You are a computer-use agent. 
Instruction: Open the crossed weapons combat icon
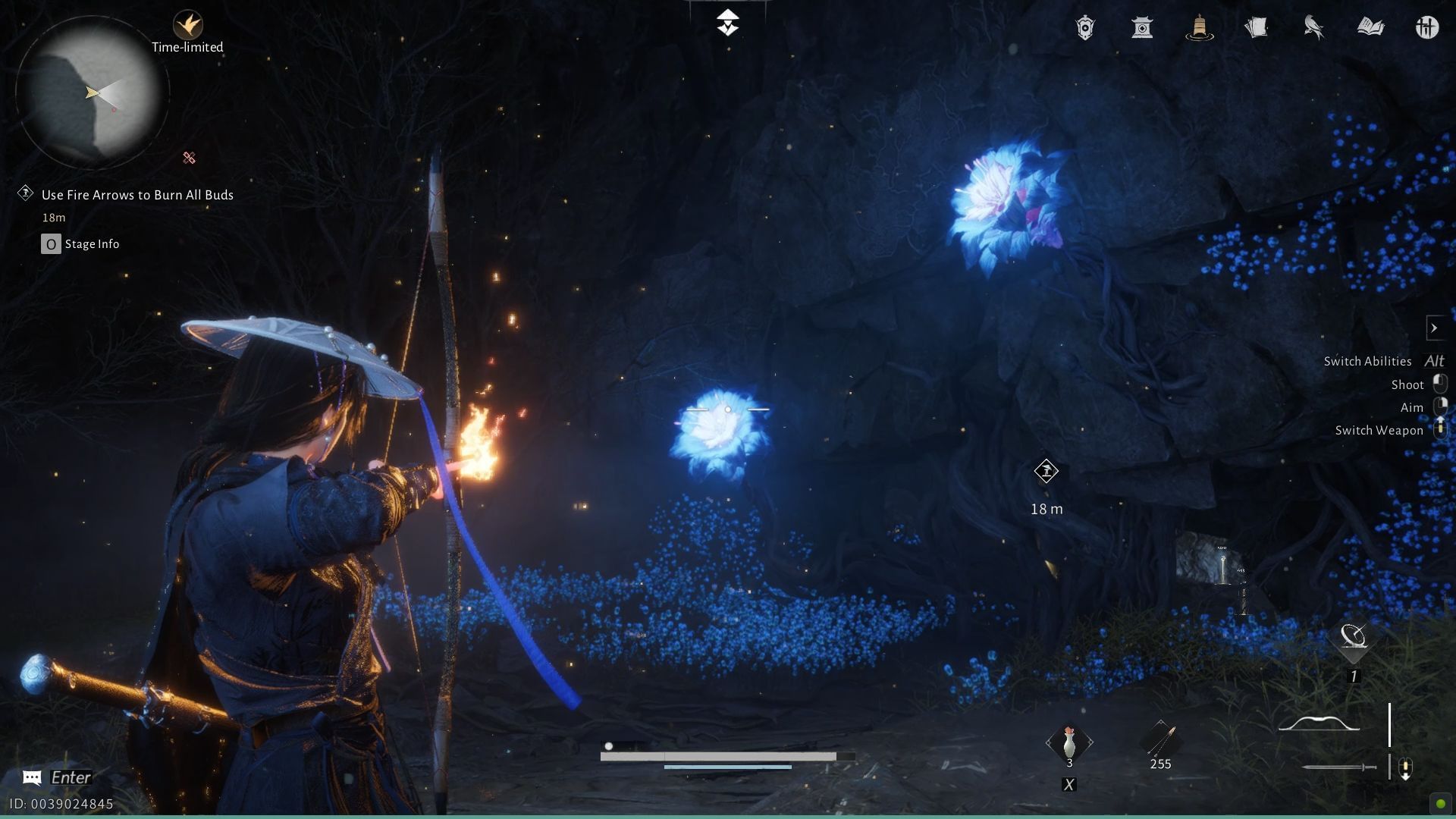(1429, 28)
